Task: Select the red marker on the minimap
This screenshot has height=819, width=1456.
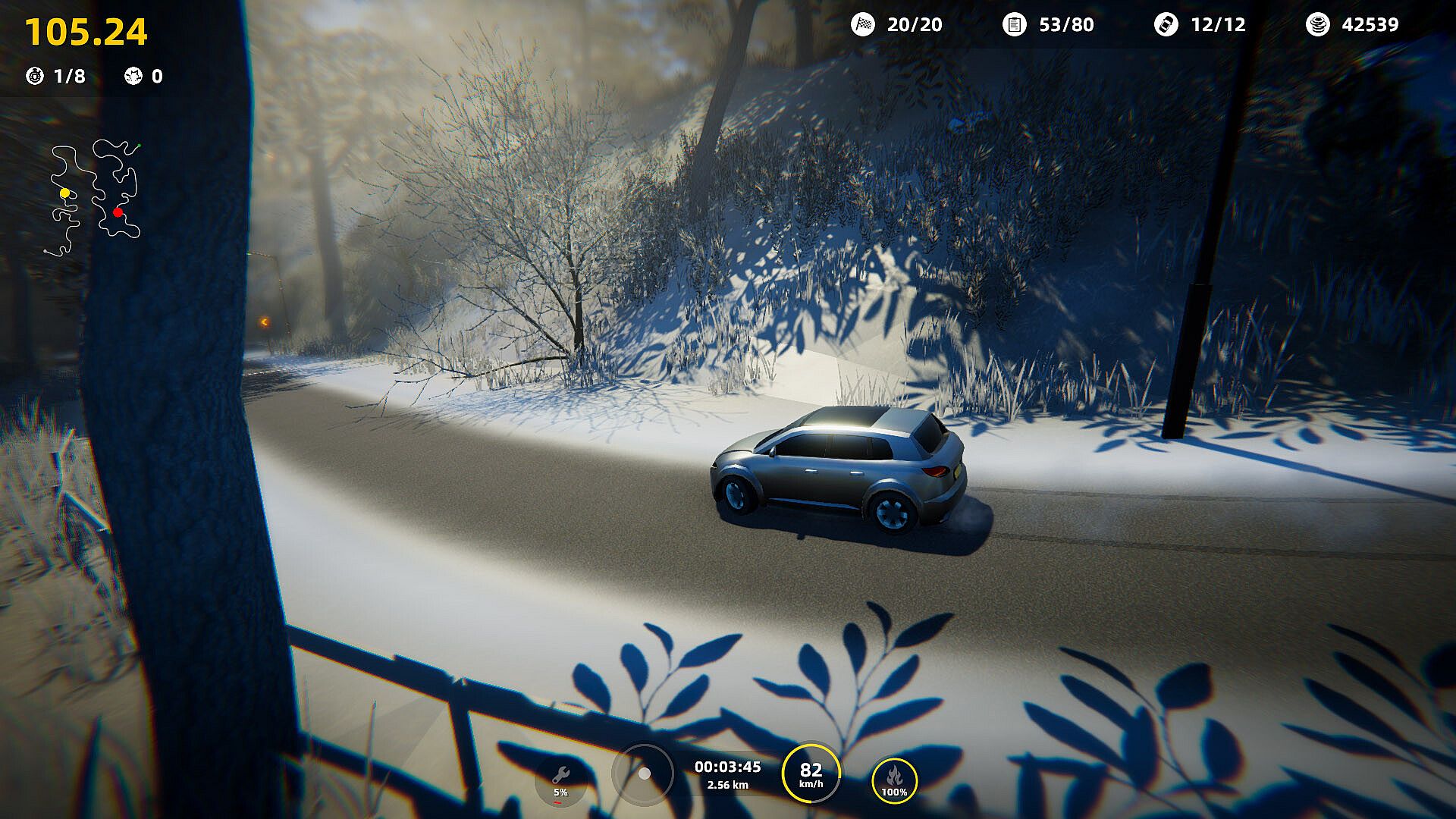Action: point(118,212)
